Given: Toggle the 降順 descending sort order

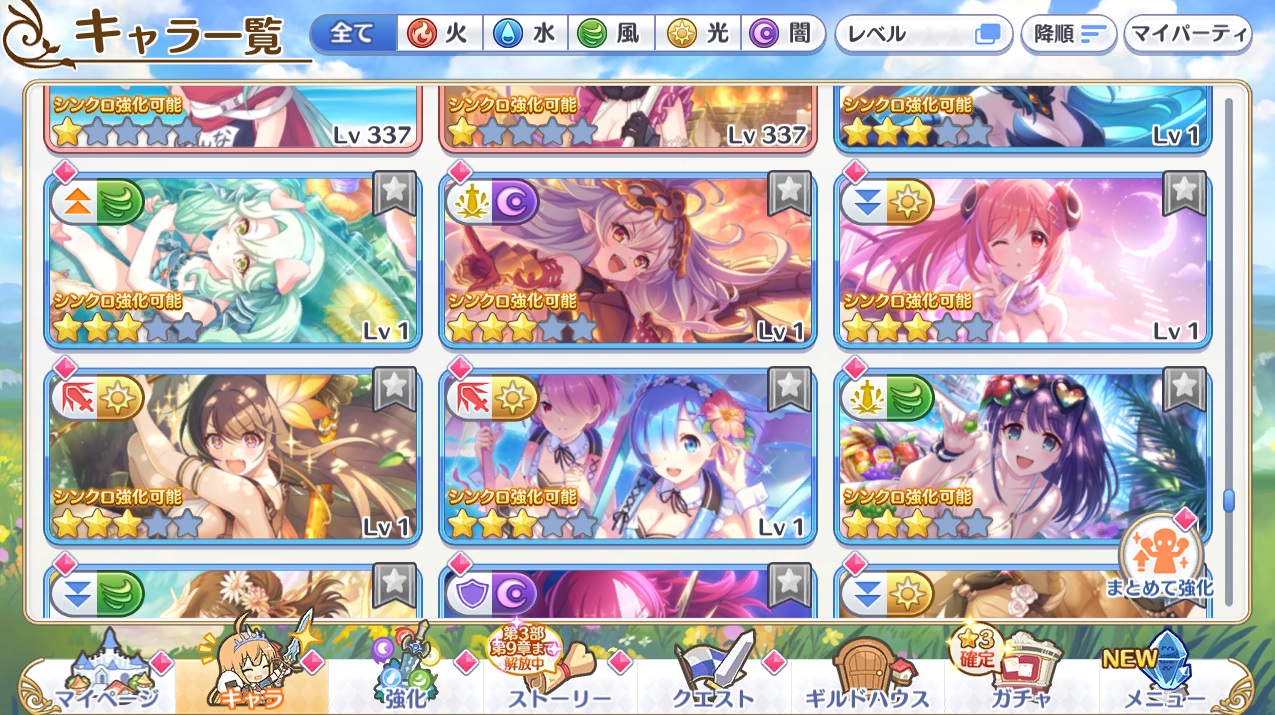Looking at the screenshot, I should tap(1068, 34).
